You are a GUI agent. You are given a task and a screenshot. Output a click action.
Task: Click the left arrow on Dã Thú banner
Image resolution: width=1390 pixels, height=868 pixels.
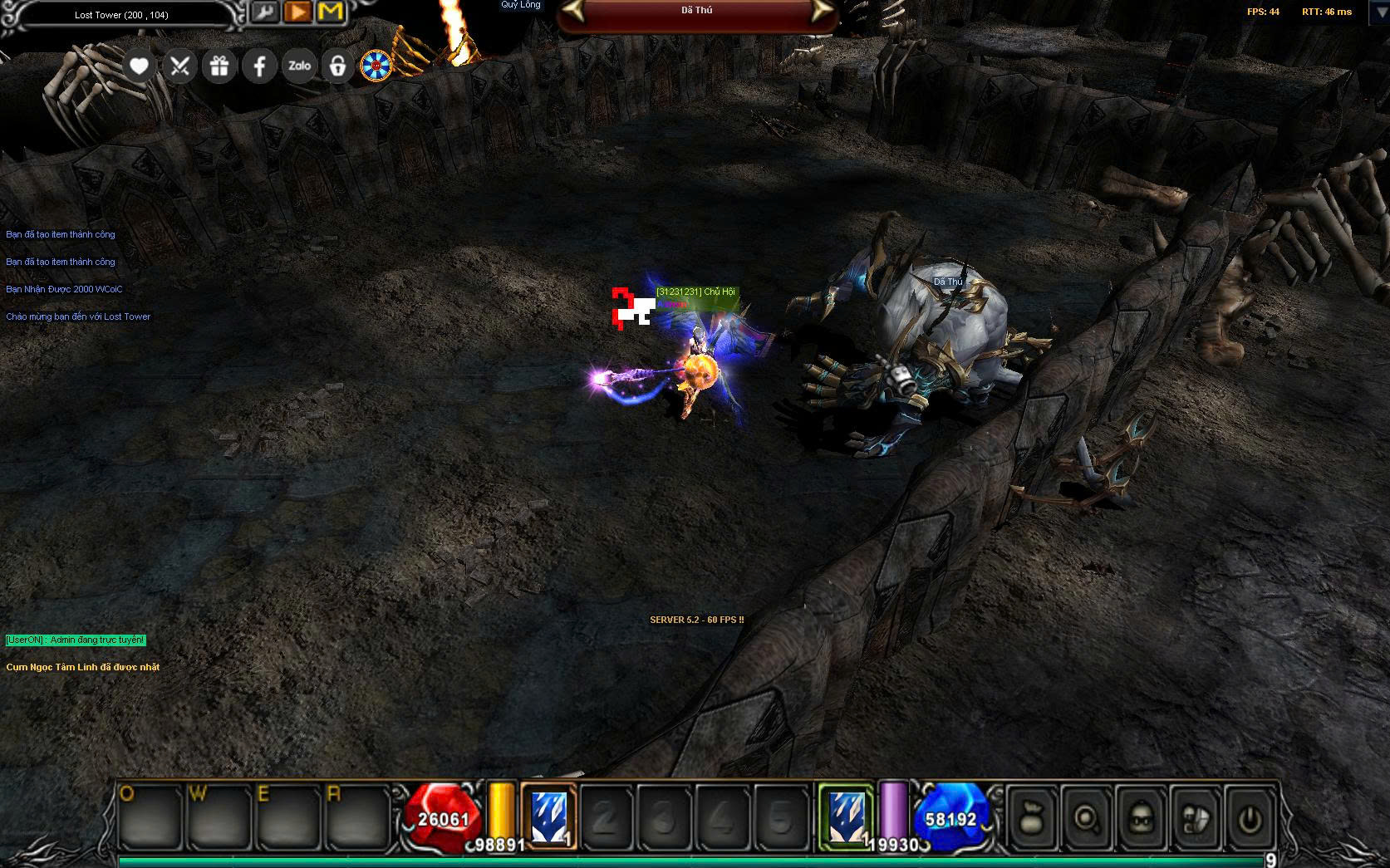coord(574,11)
